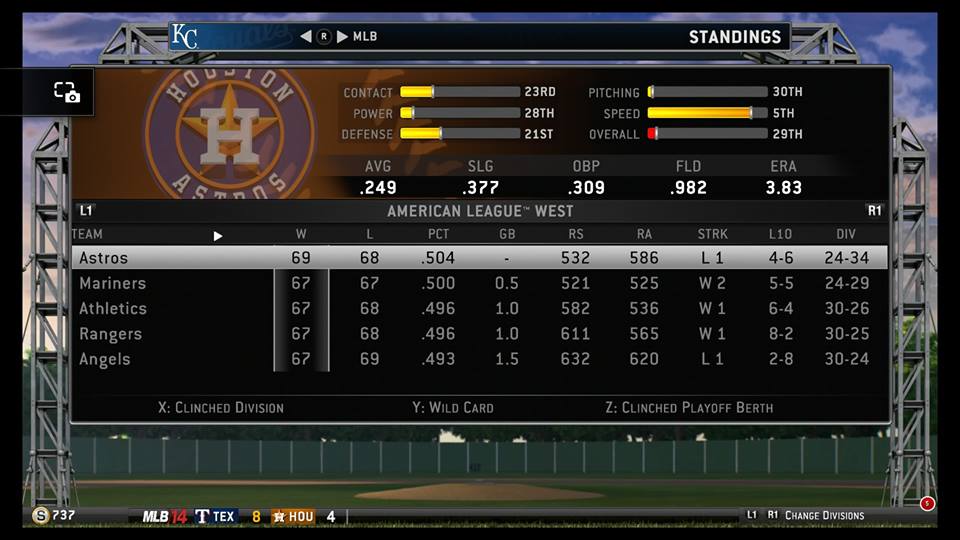Screen dimensions: 960x540
Task: Pick the Angels row in the table
Action: [479, 359]
